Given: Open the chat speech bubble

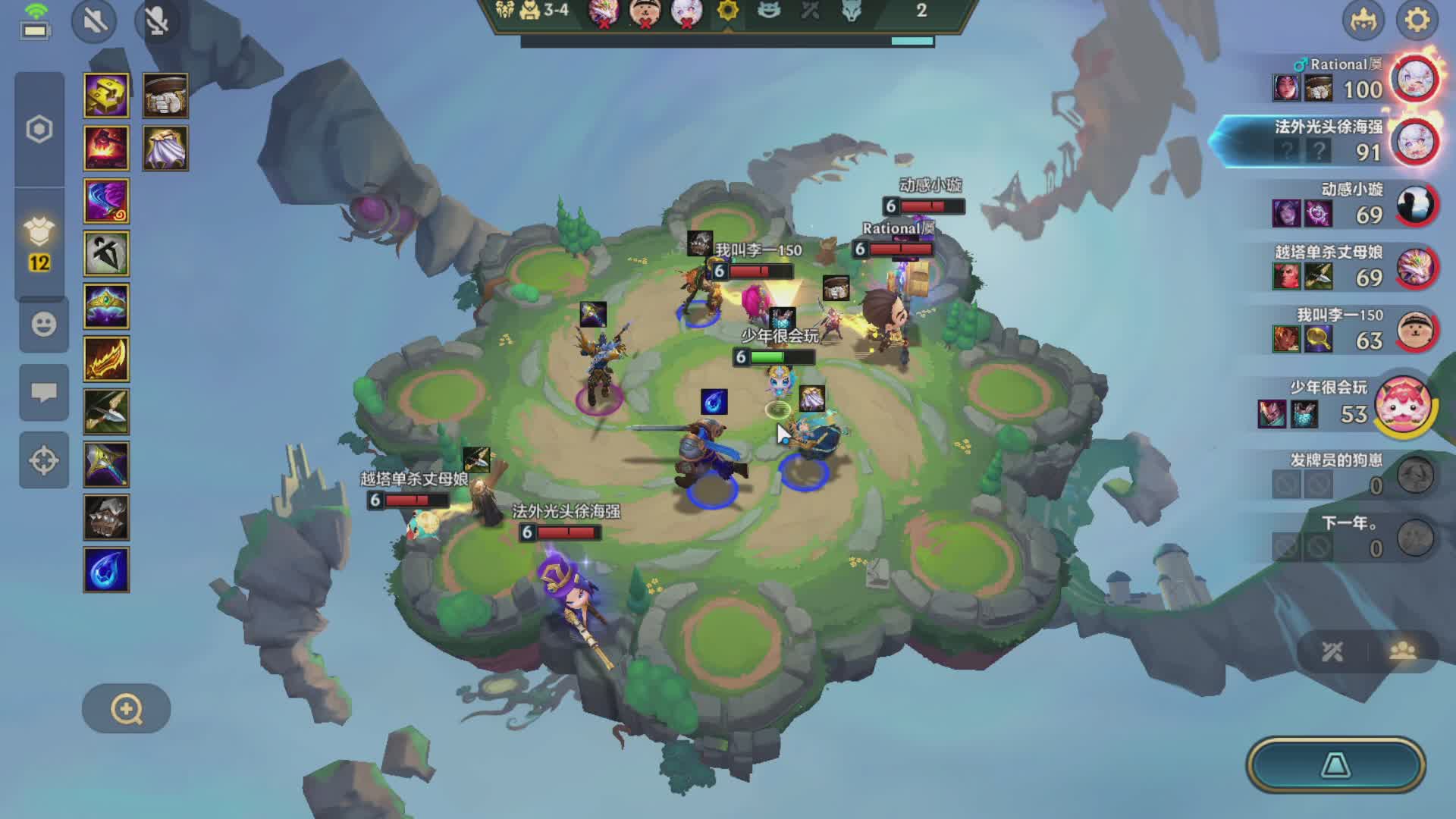Looking at the screenshot, I should [x=43, y=392].
